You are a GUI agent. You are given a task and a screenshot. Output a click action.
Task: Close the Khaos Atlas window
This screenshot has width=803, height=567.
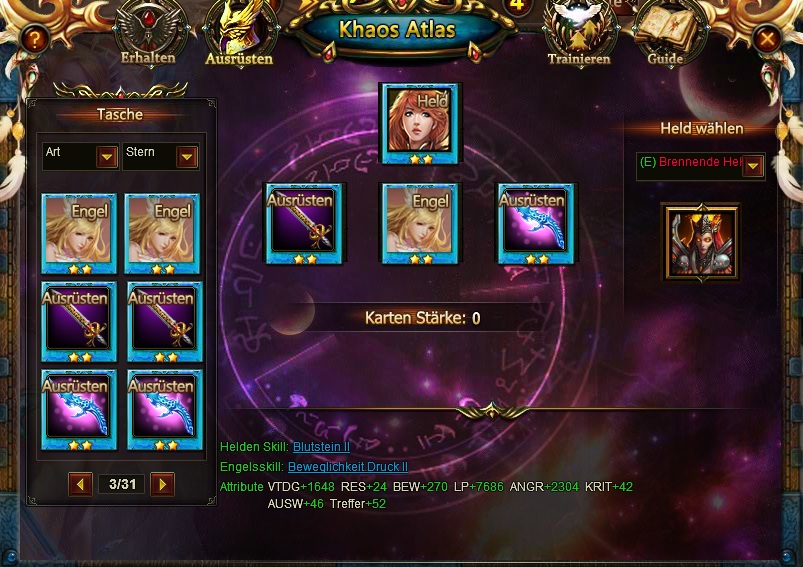tap(767, 39)
